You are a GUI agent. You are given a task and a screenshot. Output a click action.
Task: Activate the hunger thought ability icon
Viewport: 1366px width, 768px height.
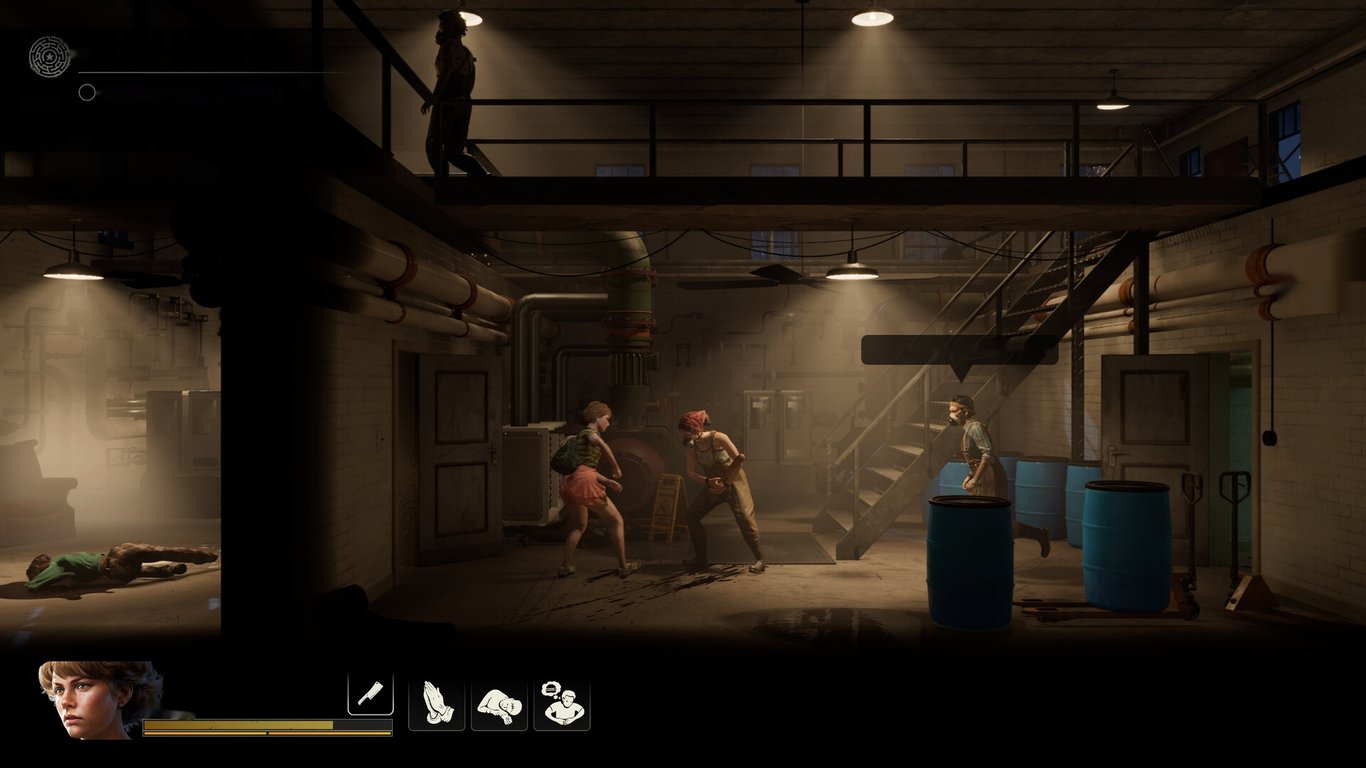click(x=561, y=703)
